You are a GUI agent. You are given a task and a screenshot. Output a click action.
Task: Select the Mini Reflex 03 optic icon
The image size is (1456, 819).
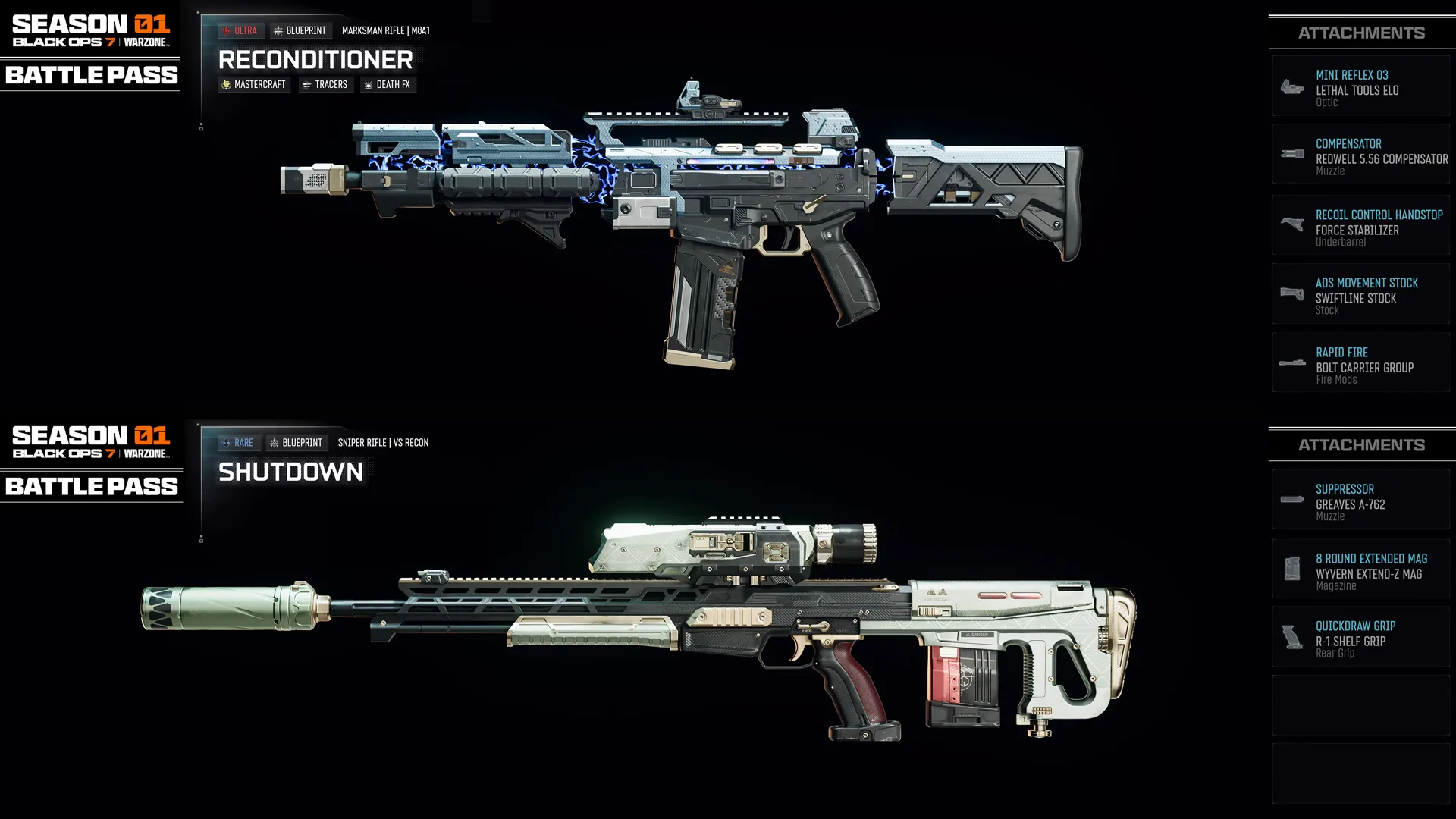coord(1291,86)
